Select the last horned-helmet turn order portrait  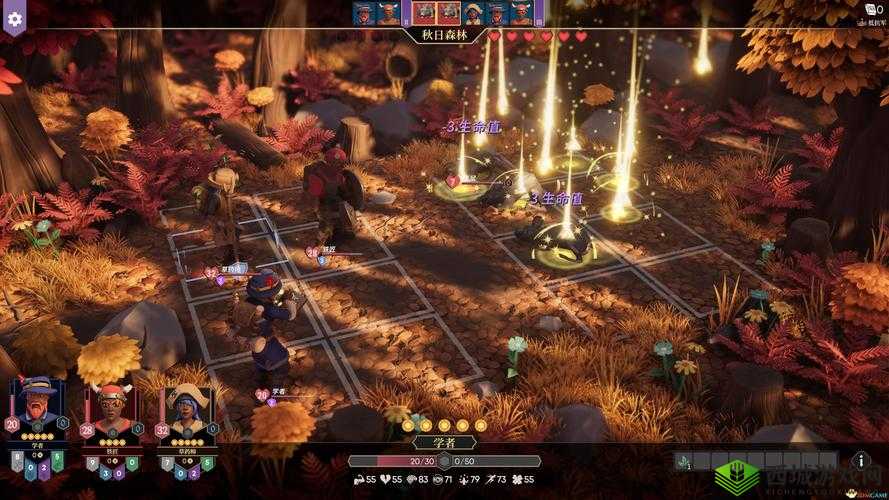pyautogui.click(x=520, y=13)
